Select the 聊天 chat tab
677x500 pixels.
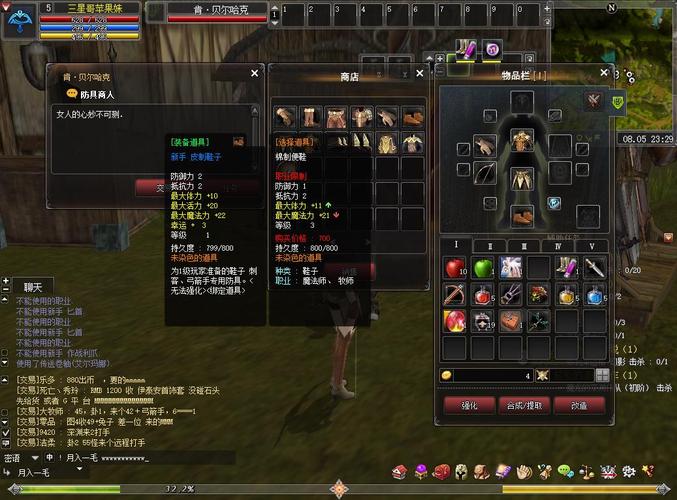tap(33, 287)
